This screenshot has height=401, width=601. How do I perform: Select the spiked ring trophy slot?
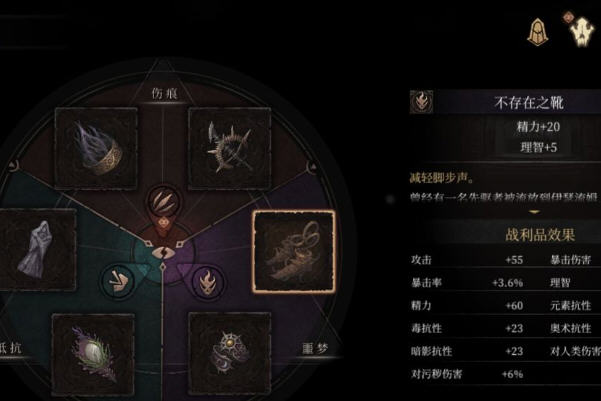click(x=228, y=148)
